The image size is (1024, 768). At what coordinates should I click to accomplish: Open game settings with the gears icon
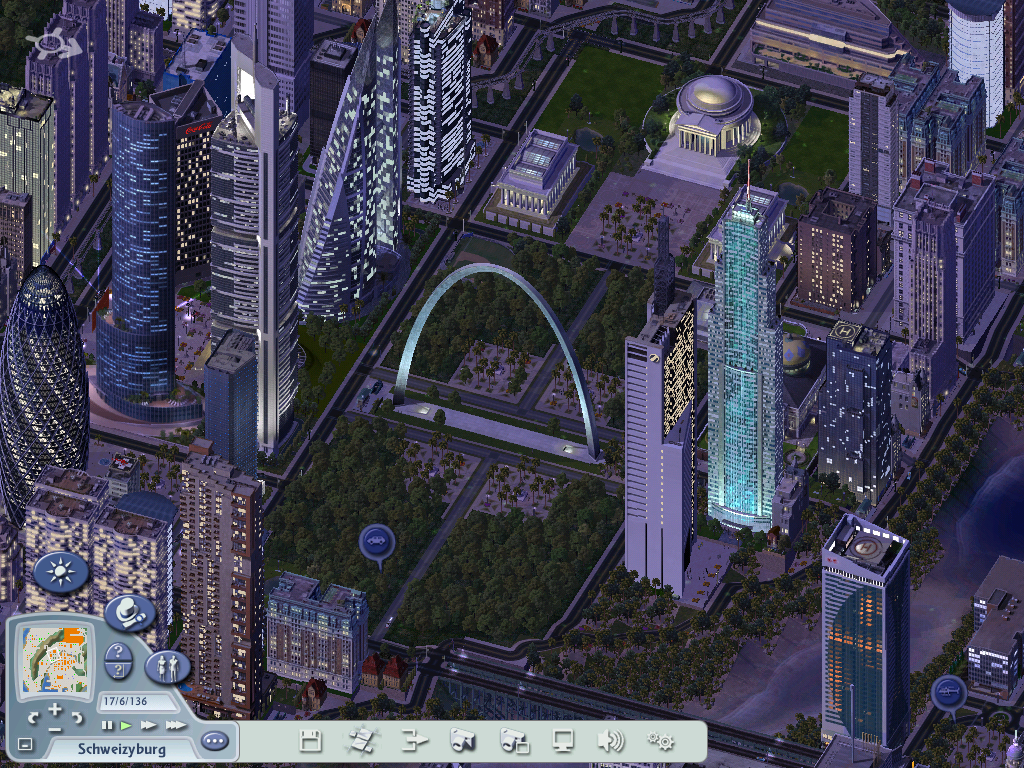[x=660, y=741]
